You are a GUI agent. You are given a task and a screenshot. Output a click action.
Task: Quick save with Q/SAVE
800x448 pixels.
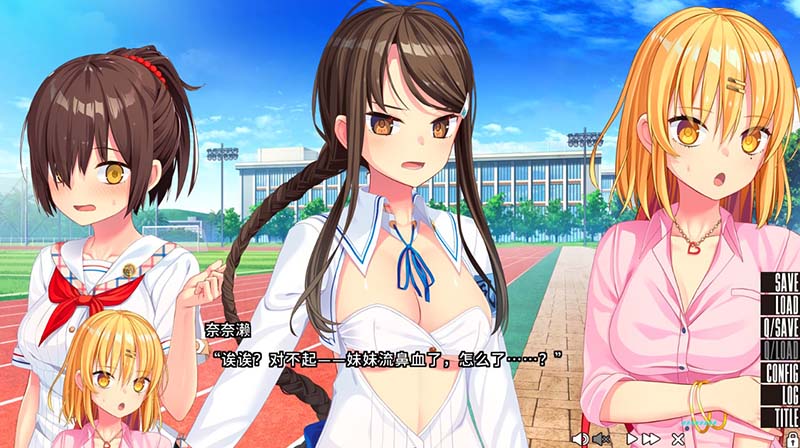[x=780, y=327]
